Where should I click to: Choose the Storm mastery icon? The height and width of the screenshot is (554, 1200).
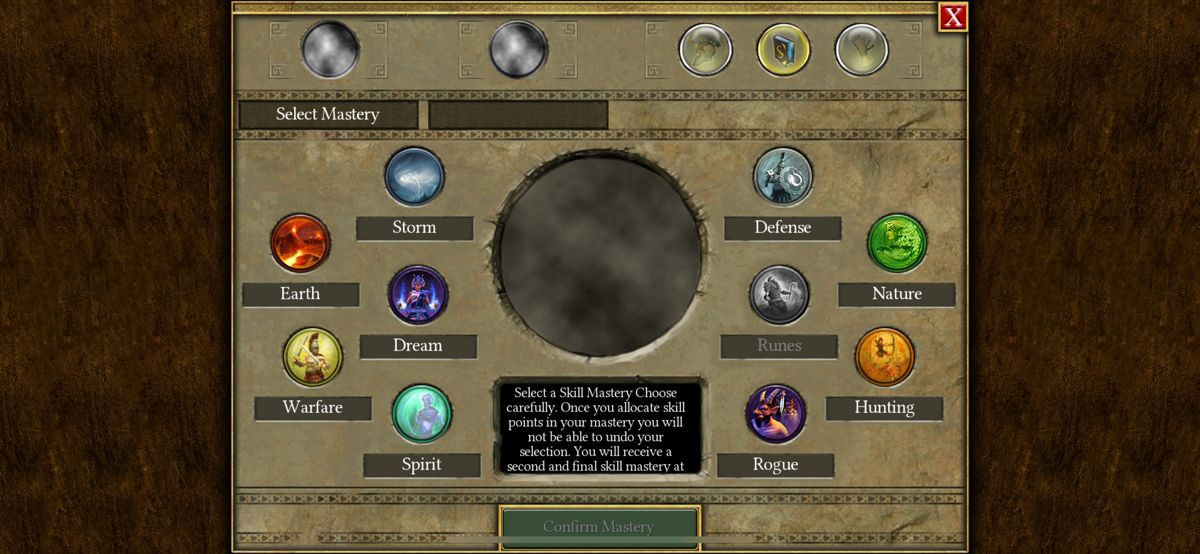pyautogui.click(x=414, y=177)
